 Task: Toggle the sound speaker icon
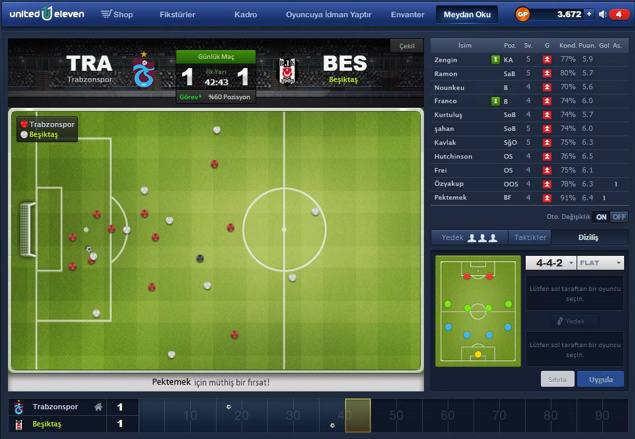click(x=601, y=14)
